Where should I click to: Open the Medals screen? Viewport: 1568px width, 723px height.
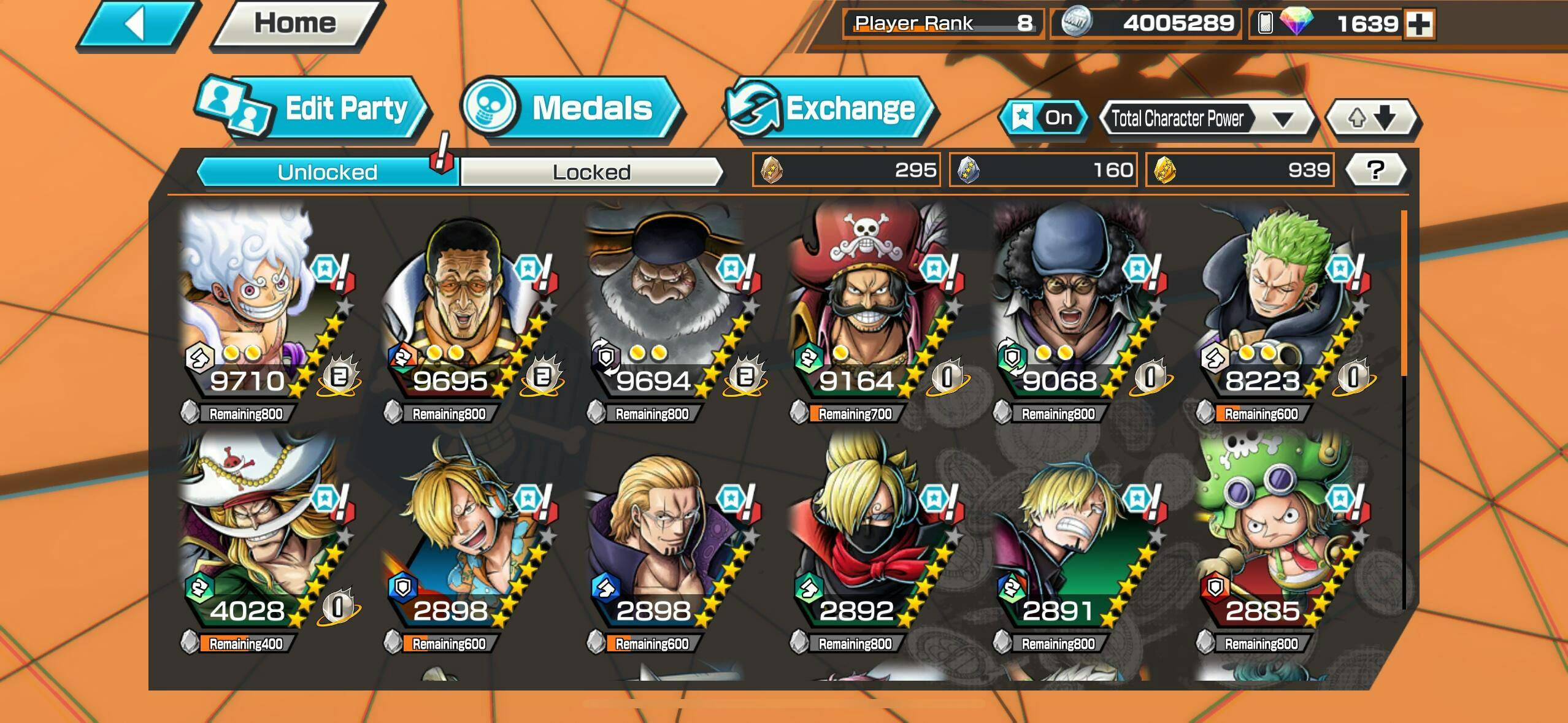(571, 109)
